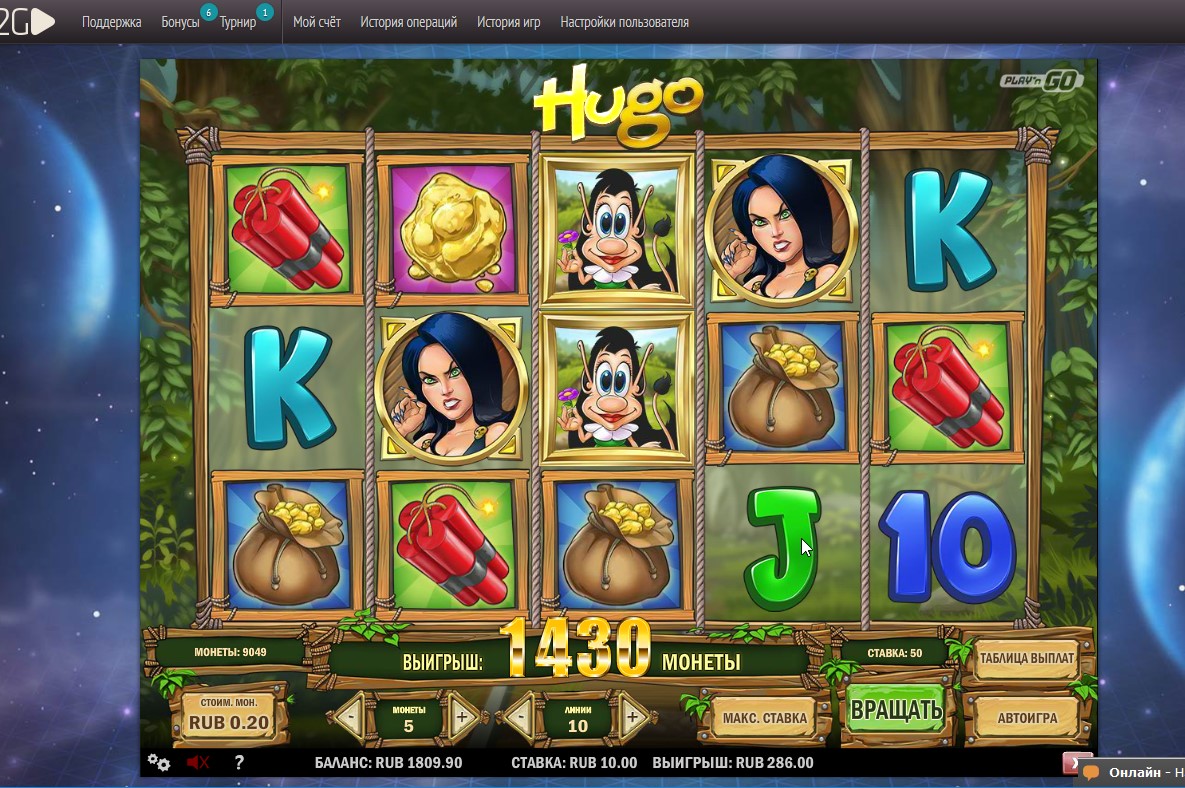The width and height of the screenshot is (1185, 788).
Task: Start autoplay with the АВТОИГРА button
Action: point(1027,718)
